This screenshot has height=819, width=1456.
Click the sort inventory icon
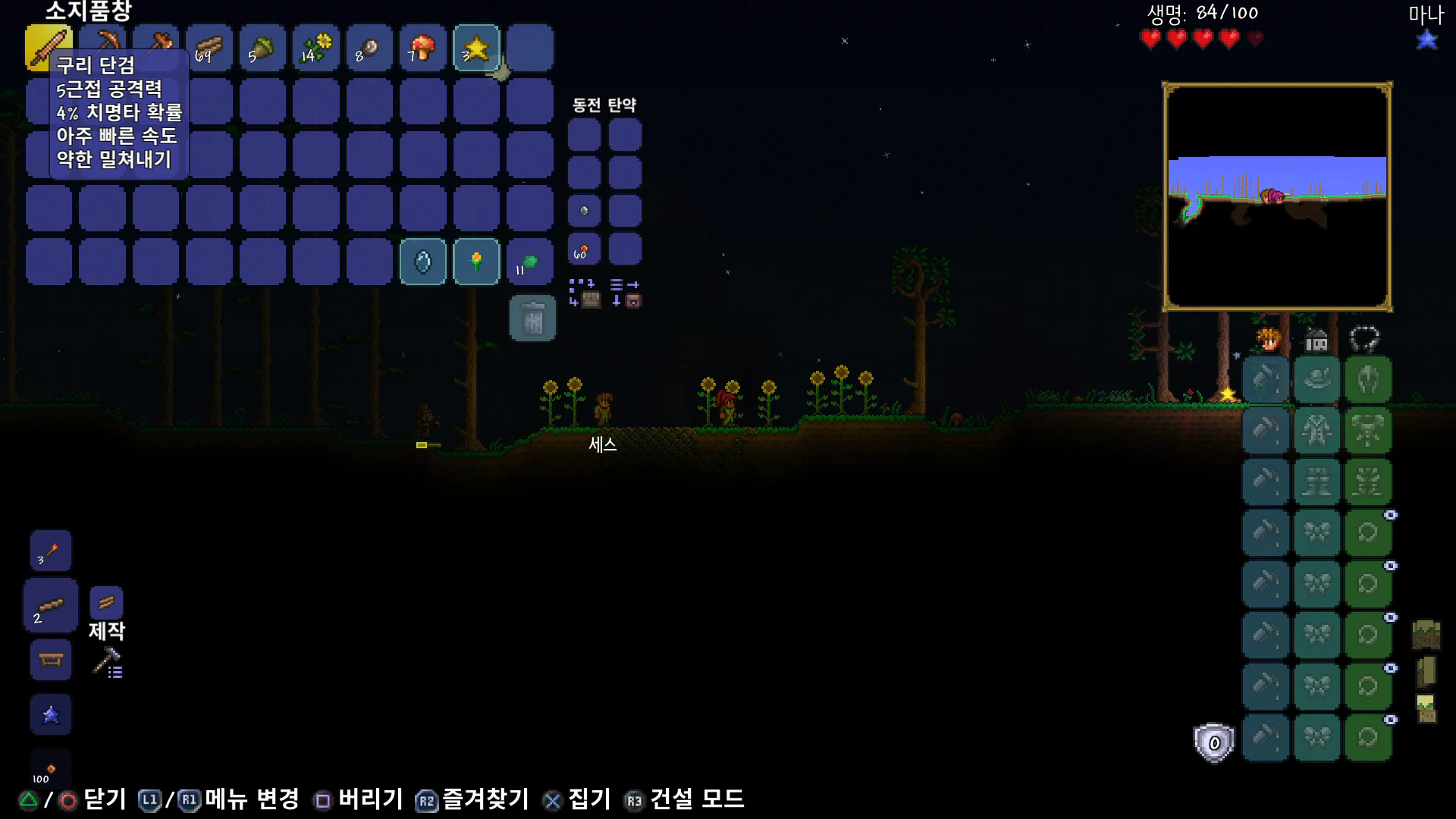pyautogui.click(x=625, y=284)
